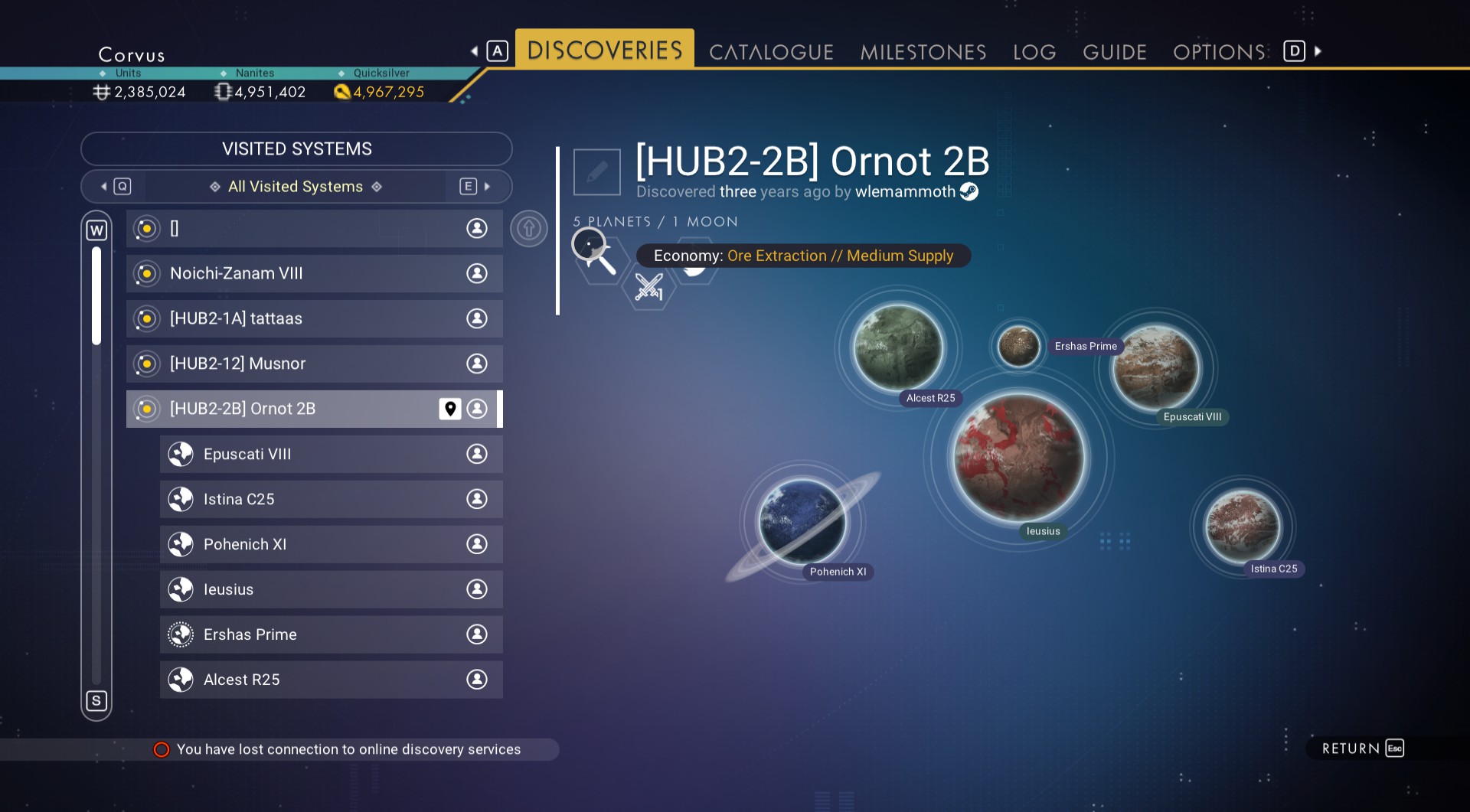Click the Return button
This screenshot has height=812, width=1470.
pyautogui.click(x=1362, y=748)
